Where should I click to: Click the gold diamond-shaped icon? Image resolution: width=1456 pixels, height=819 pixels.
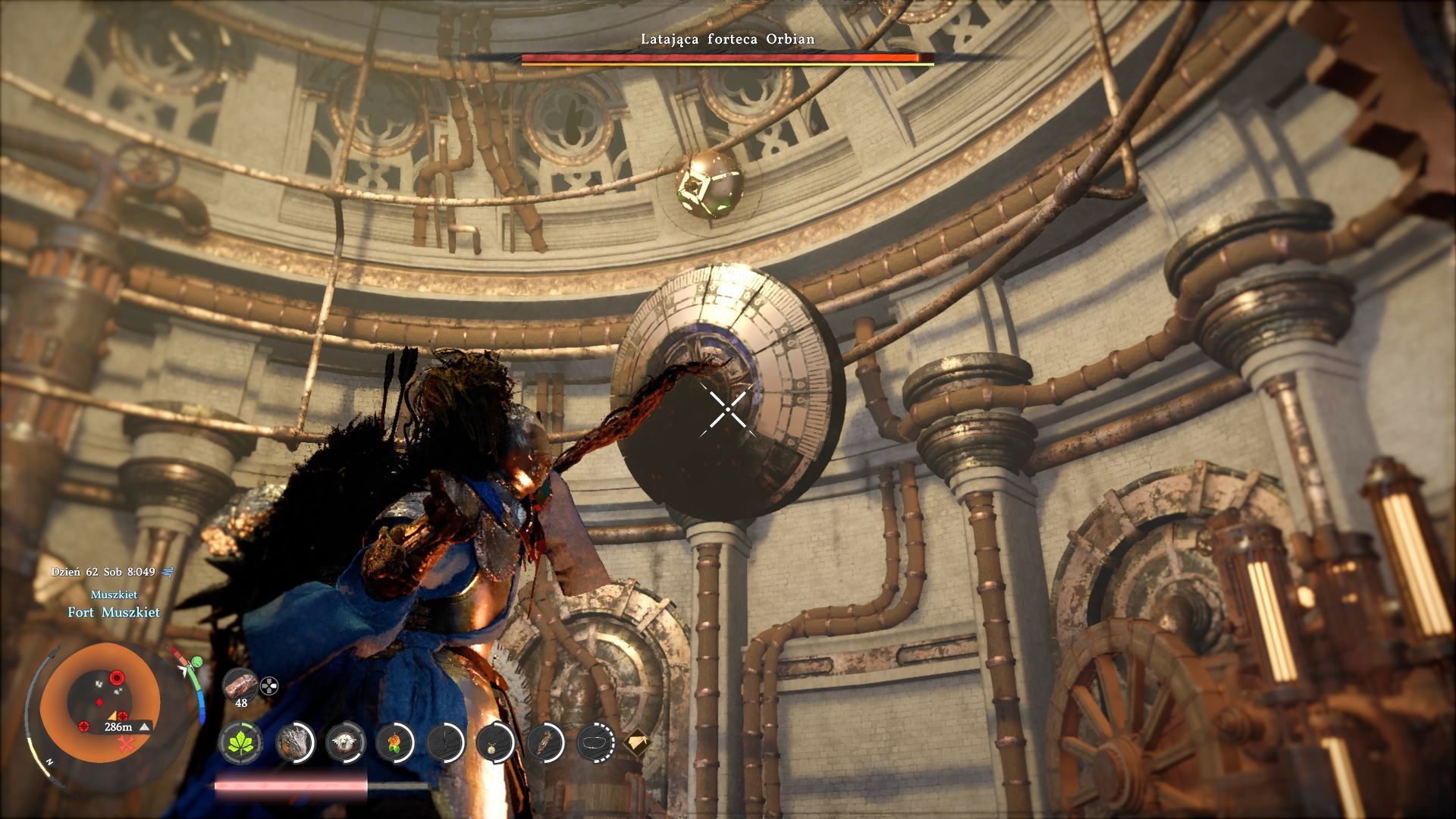[x=637, y=741]
